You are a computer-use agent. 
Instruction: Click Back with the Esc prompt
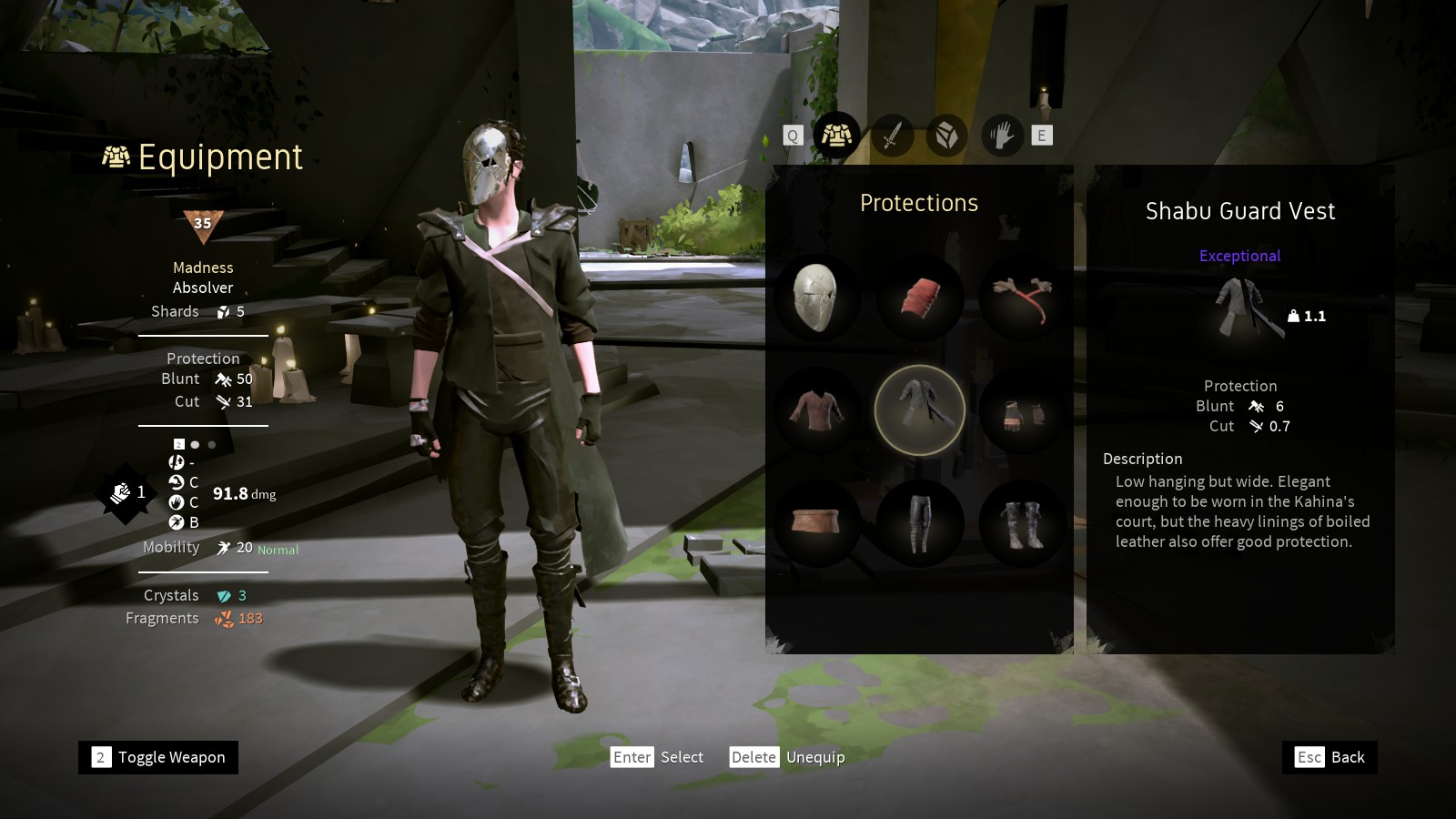(1329, 757)
